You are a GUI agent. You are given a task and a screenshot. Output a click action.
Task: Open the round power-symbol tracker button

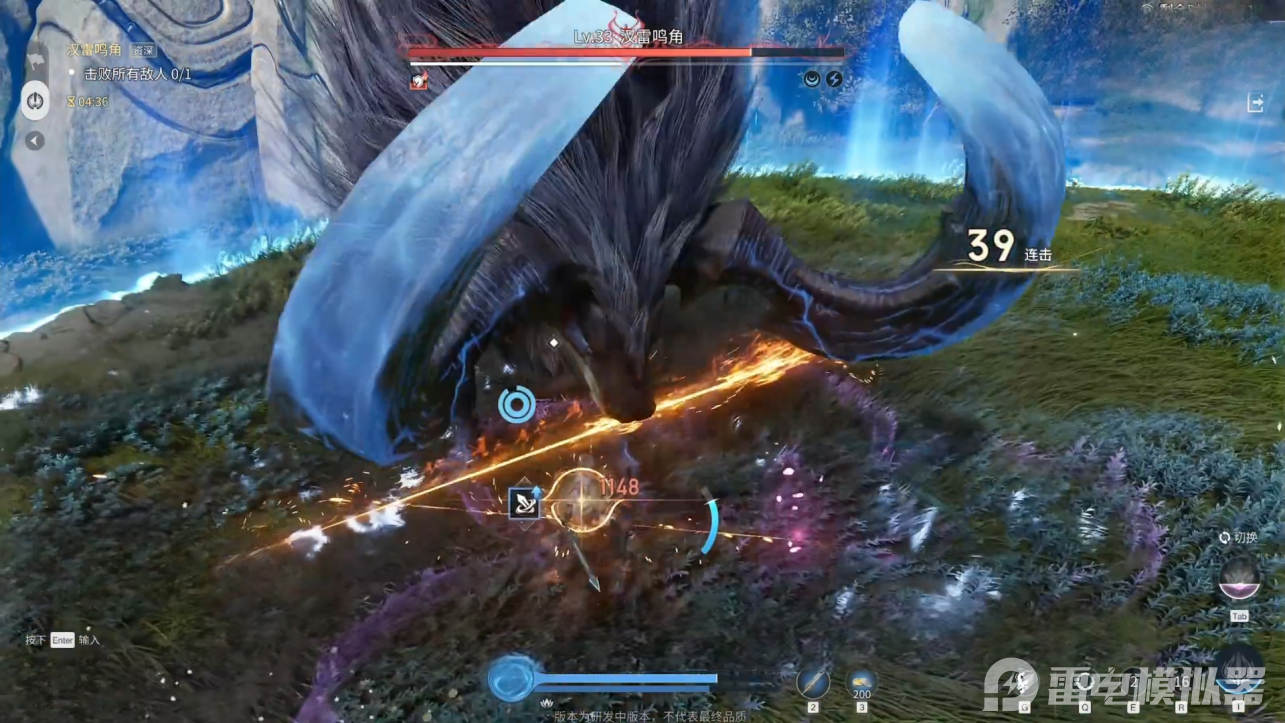click(x=35, y=101)
